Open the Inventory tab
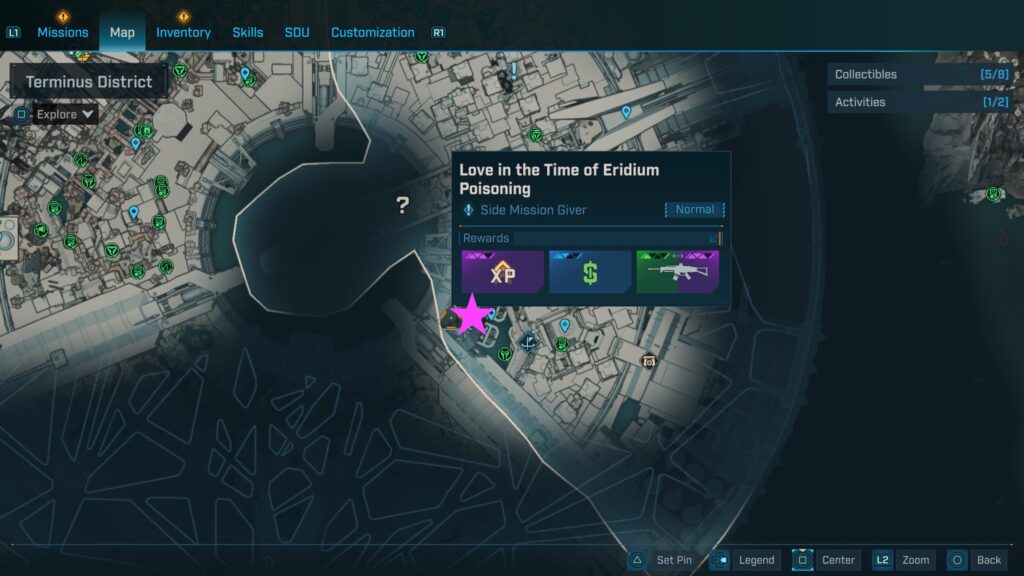This screenshot has height=576, width=1024. (183, 32)
